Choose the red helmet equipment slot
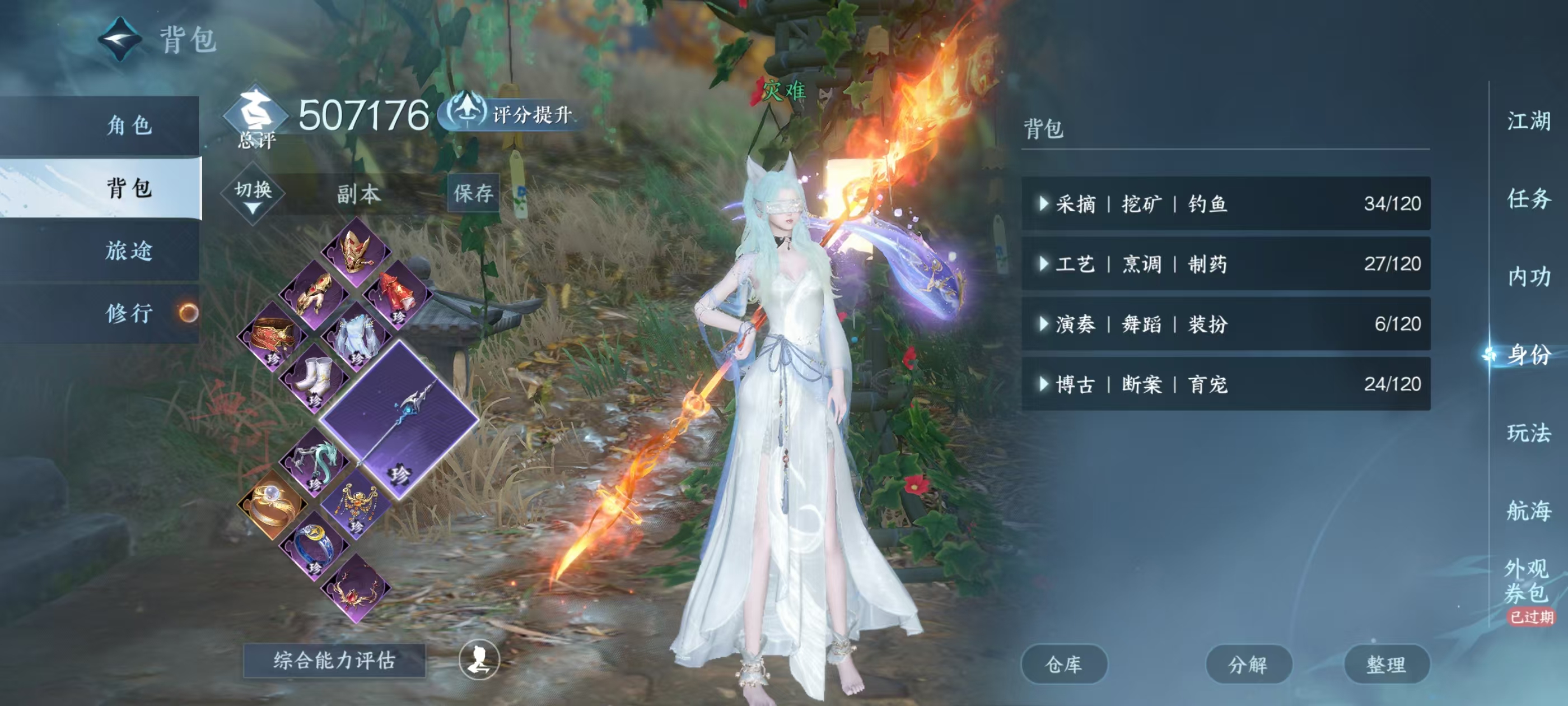The height and width of the screenshot is (706, 1568). 357,253
